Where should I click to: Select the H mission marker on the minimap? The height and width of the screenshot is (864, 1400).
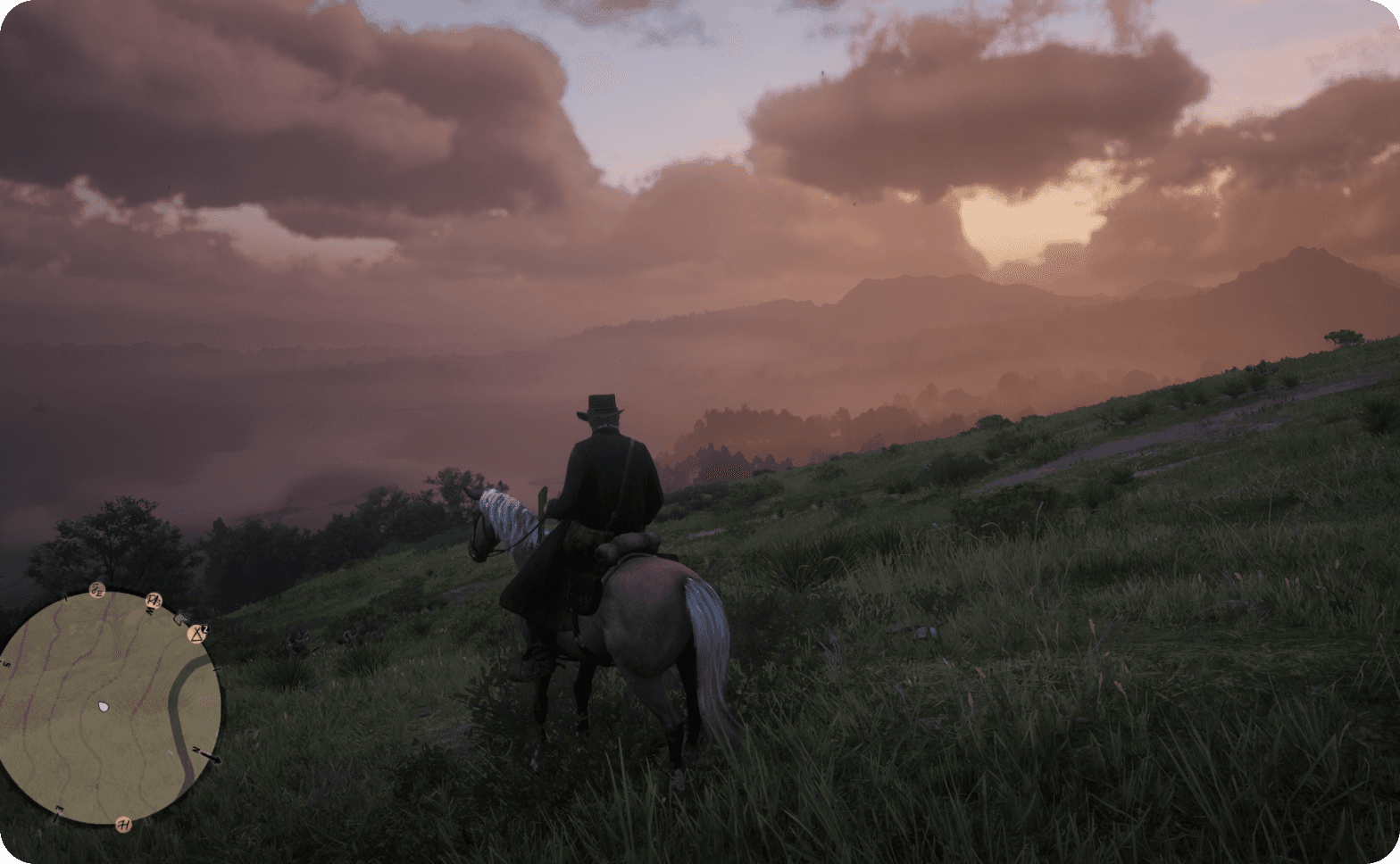tap(123, 823)
